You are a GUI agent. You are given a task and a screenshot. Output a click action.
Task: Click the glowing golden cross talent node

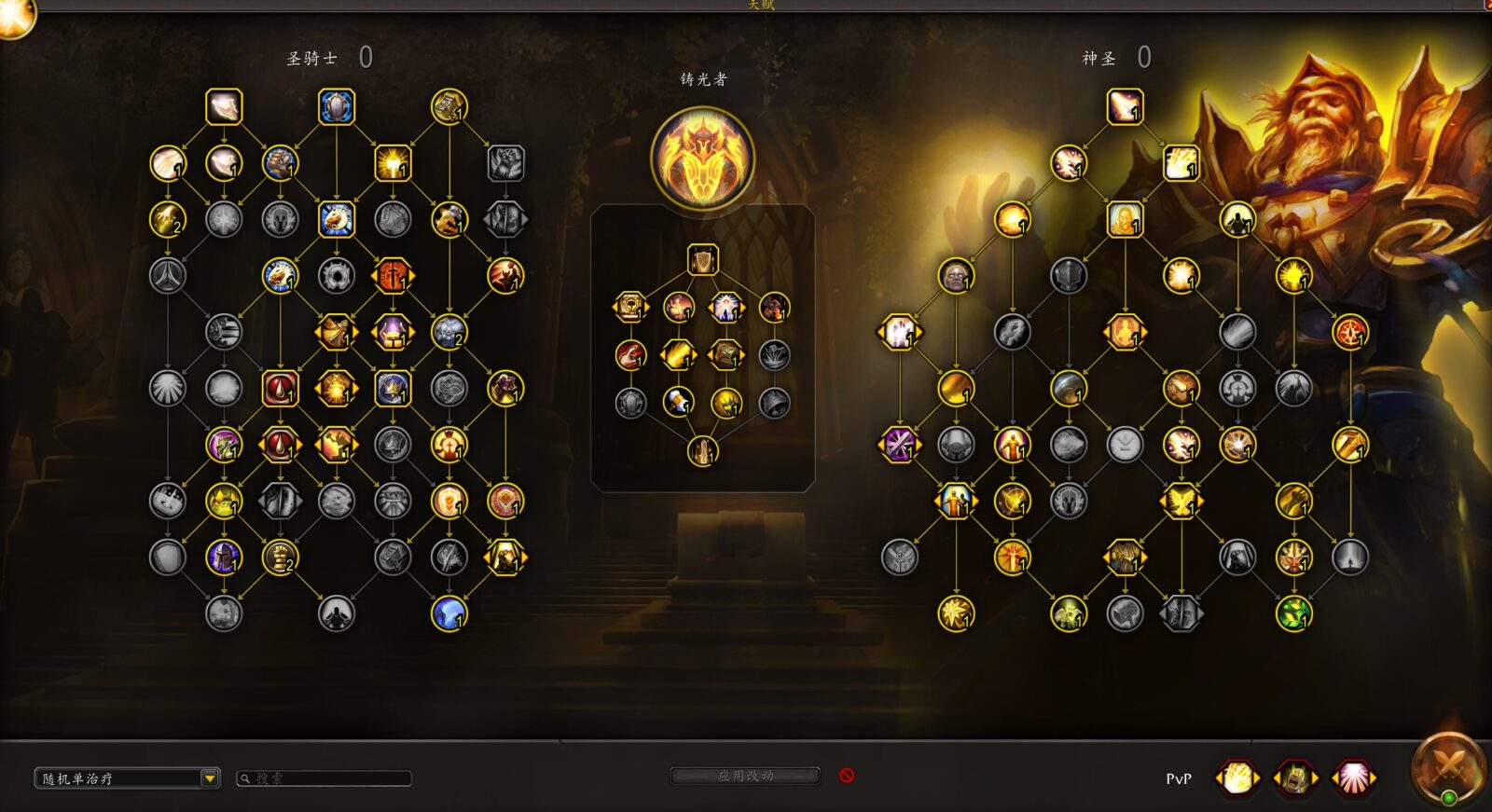click(393, 163)
